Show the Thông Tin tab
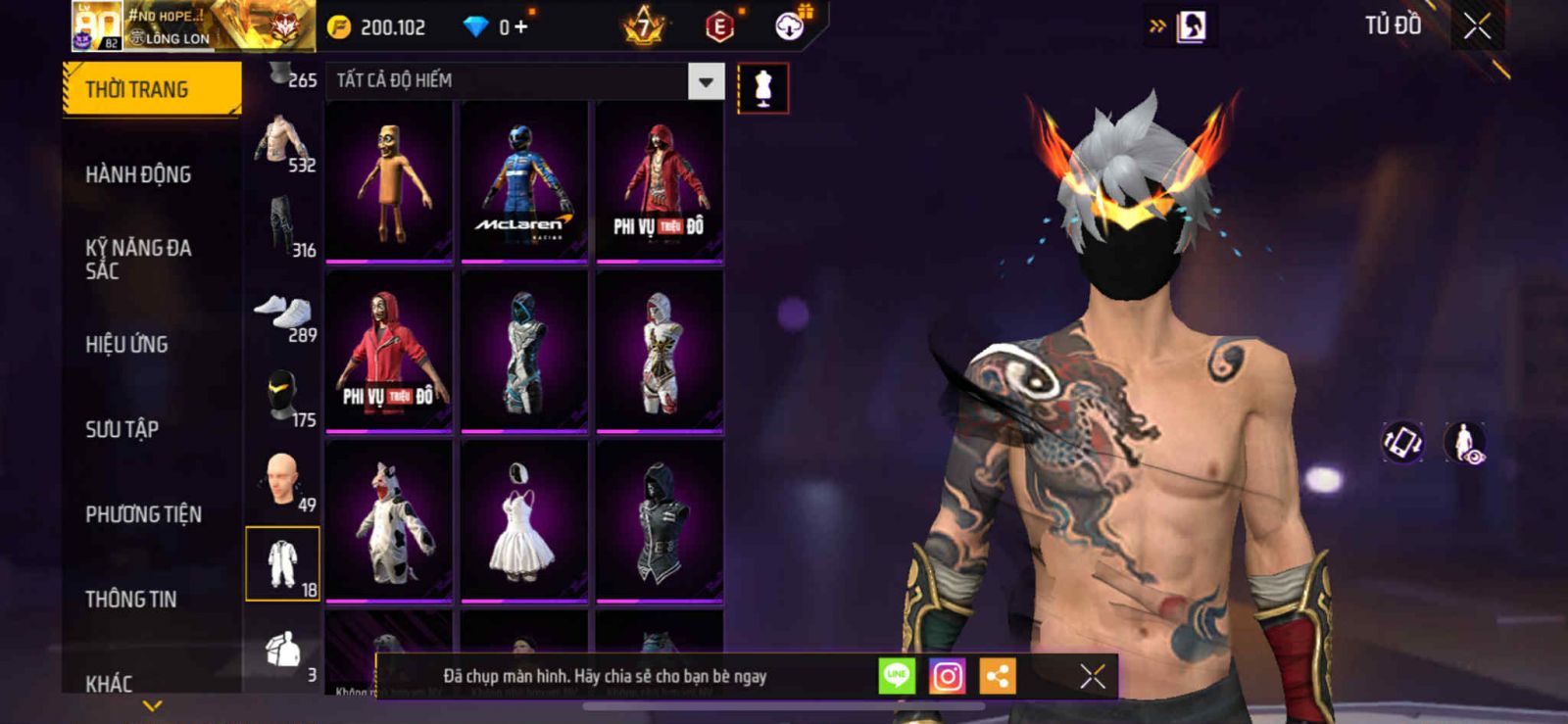 point(130,599)
